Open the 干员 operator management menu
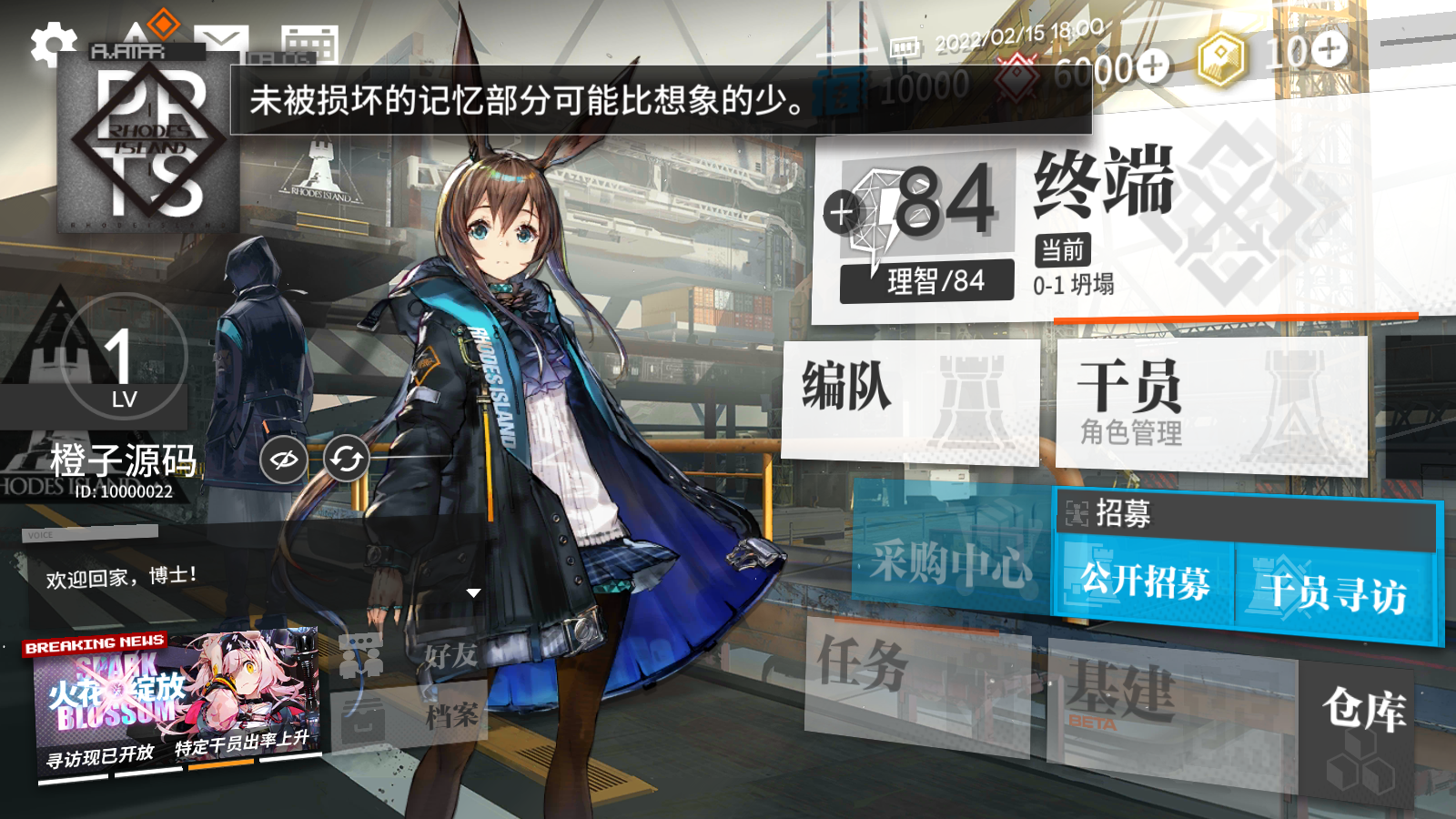Screen dimensions: 1456x819 point(1210,405)
